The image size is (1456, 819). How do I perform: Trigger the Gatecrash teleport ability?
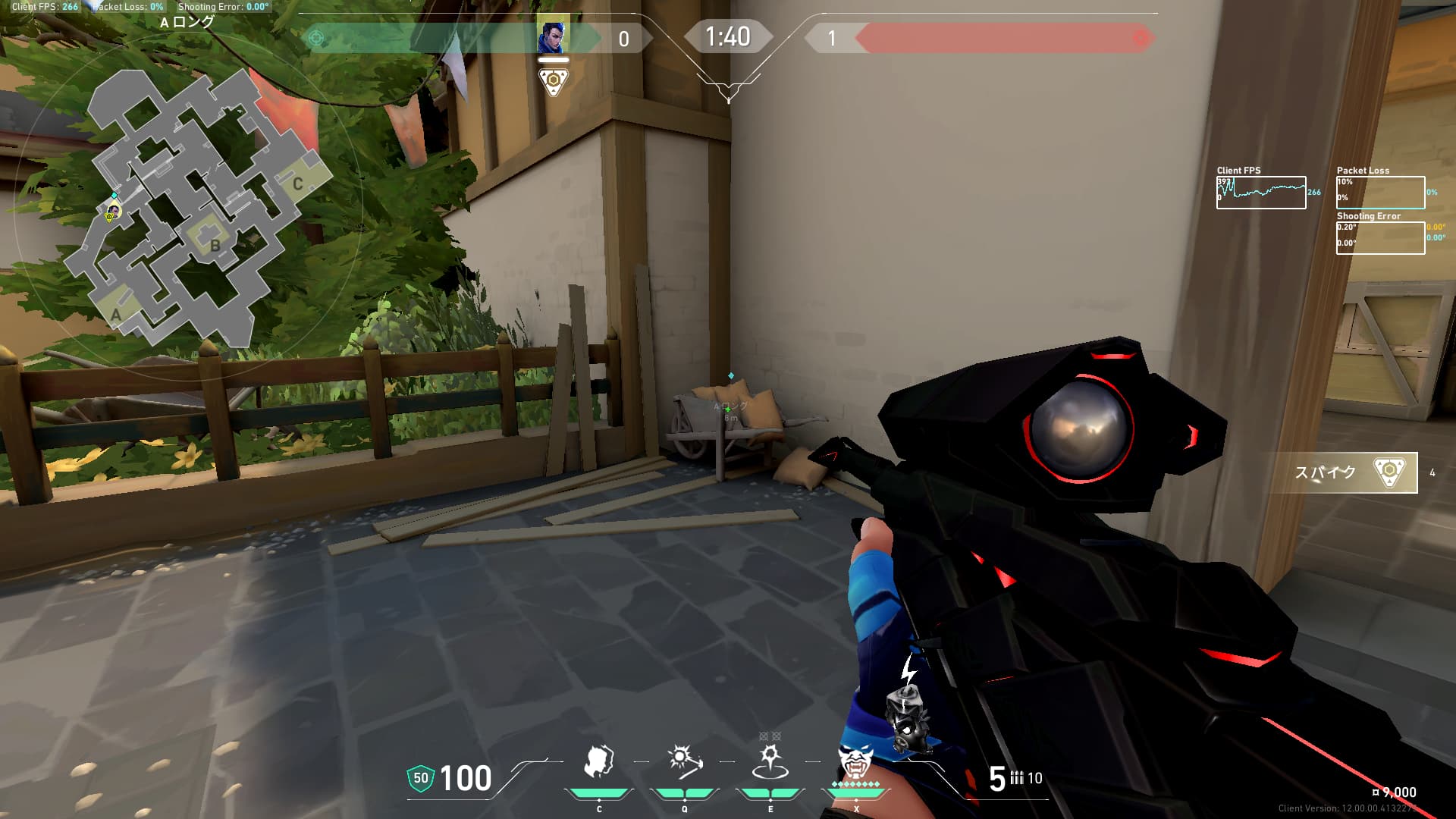click(770, 761)
